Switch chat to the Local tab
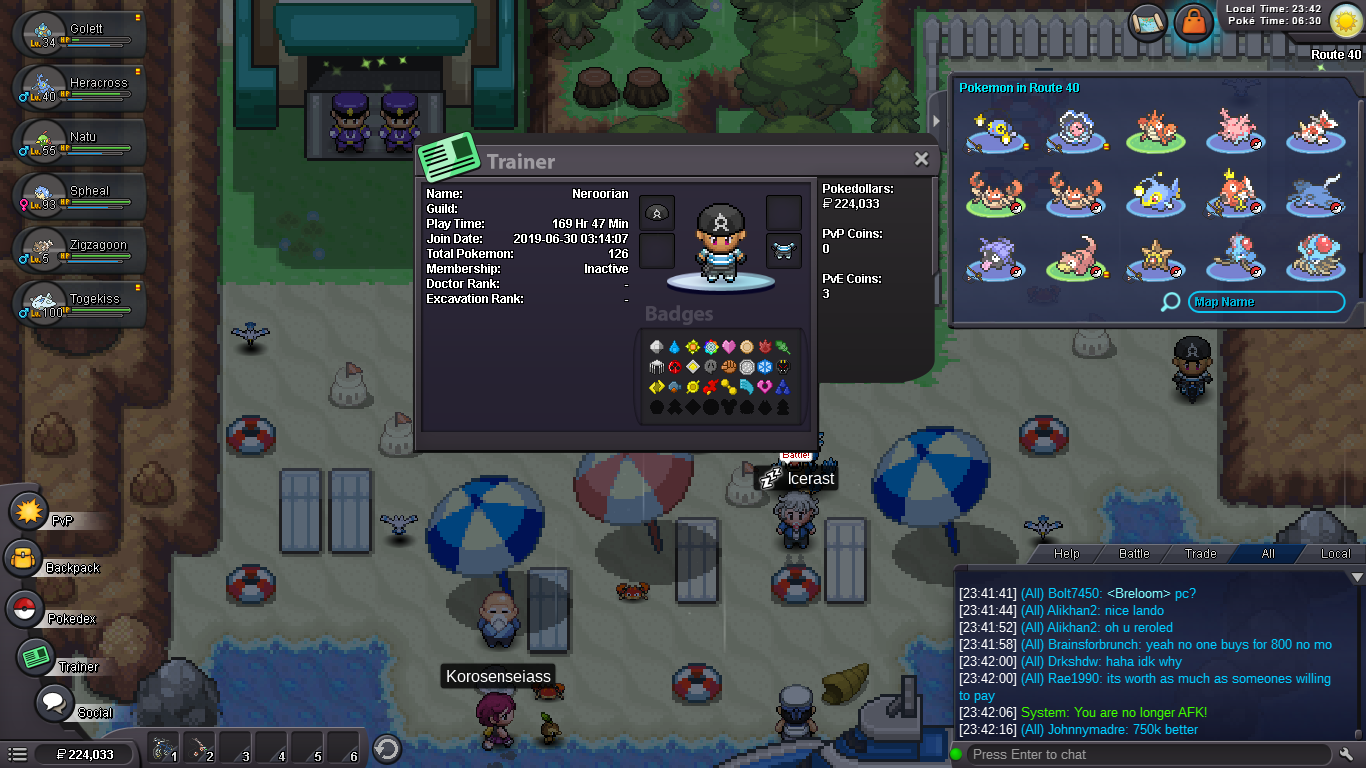 click(x=1335, y=553)
